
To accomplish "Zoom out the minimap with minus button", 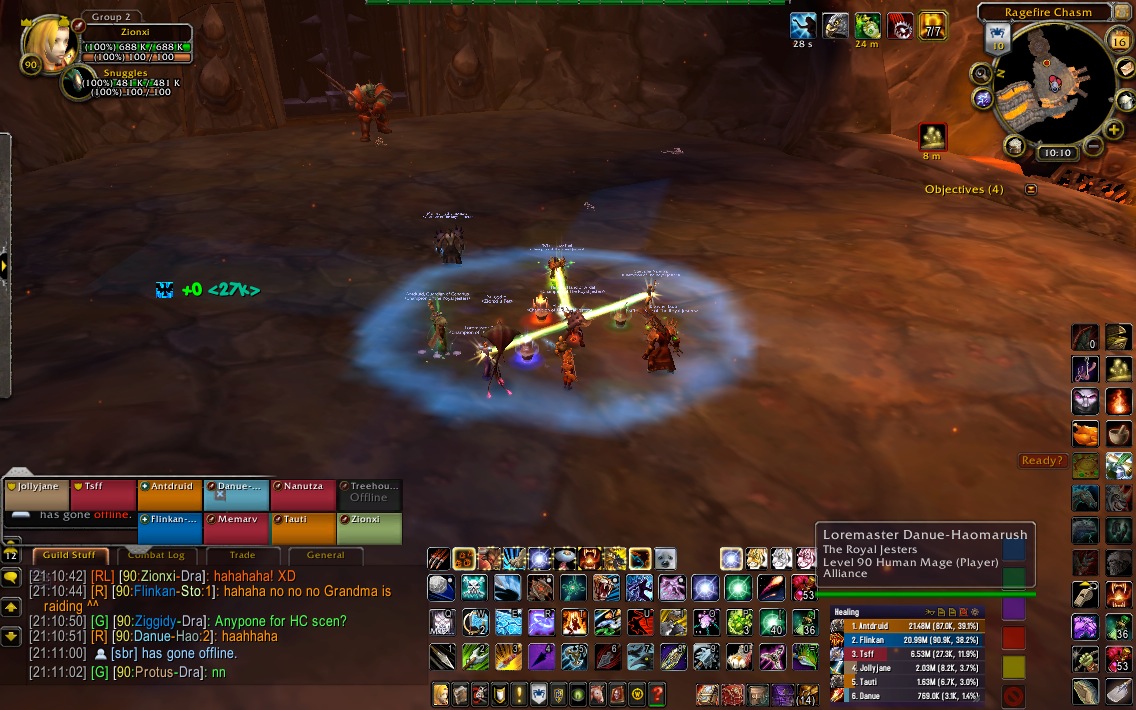I will [1092, 147].
